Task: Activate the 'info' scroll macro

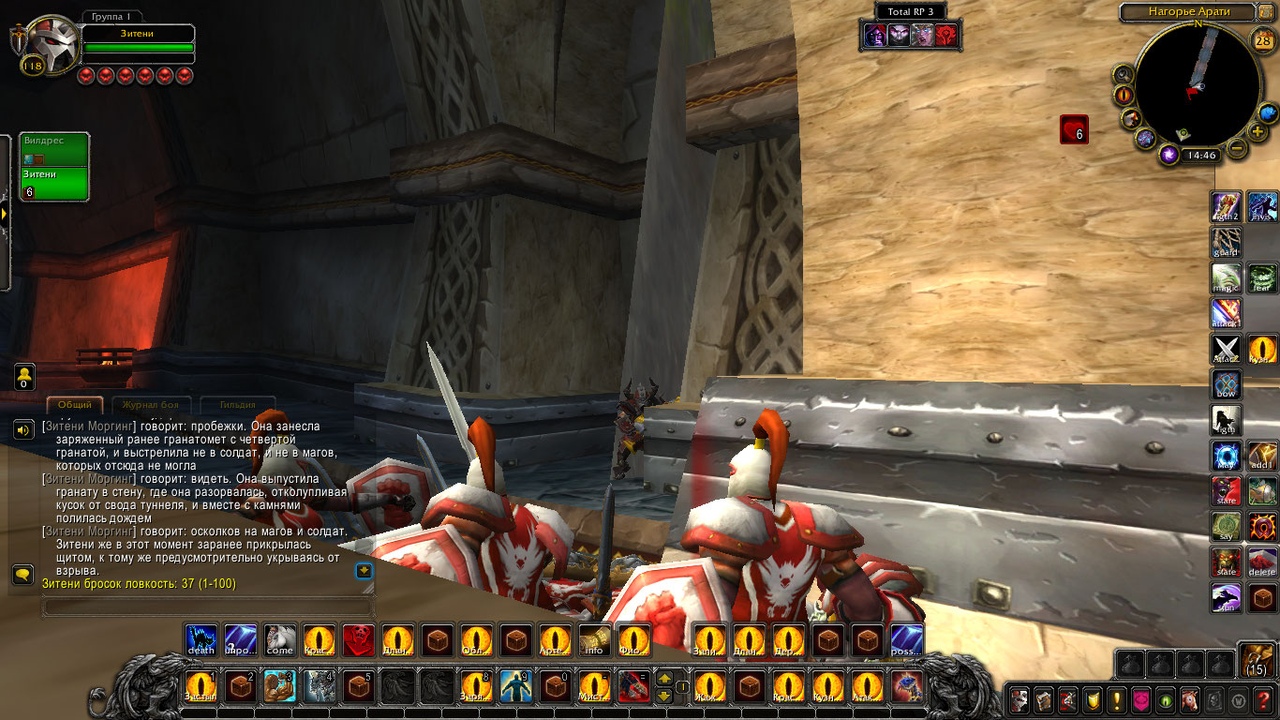Action: pyautogui.click(x=594, y=640)
